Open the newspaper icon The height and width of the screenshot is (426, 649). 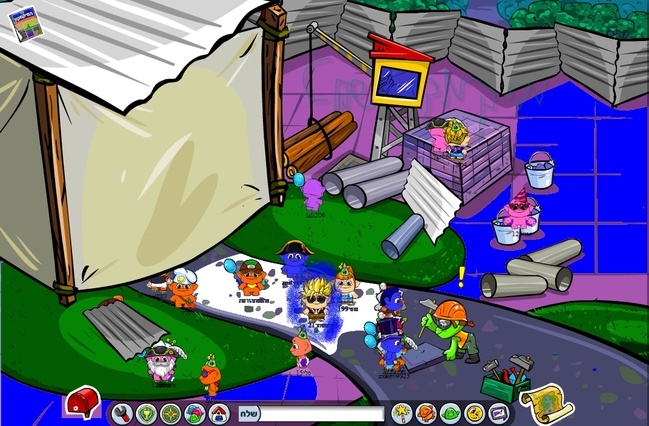pyautogui.click(x=24, y=23)
